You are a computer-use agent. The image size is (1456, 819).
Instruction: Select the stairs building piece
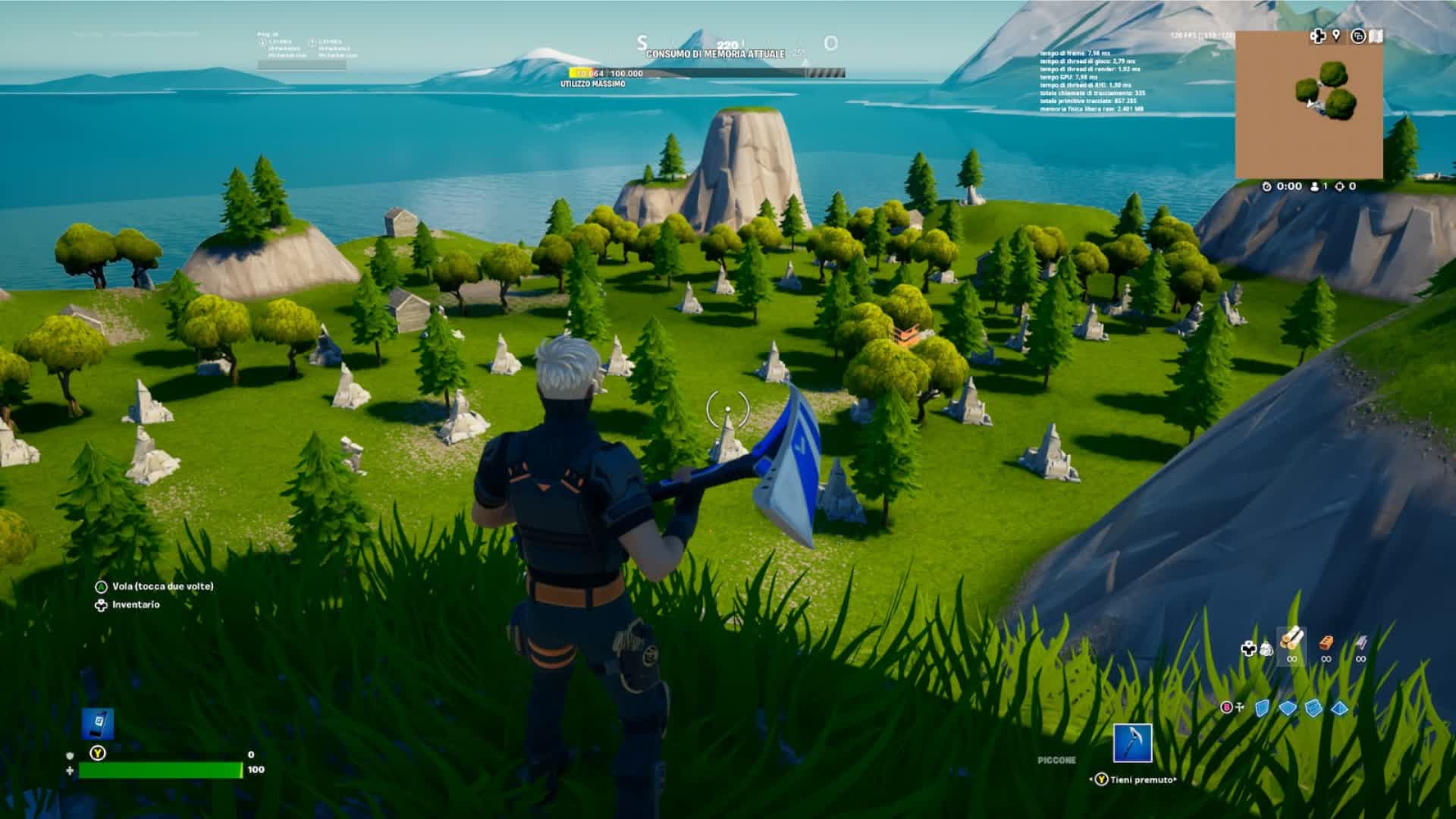(x=1314, y=708)
